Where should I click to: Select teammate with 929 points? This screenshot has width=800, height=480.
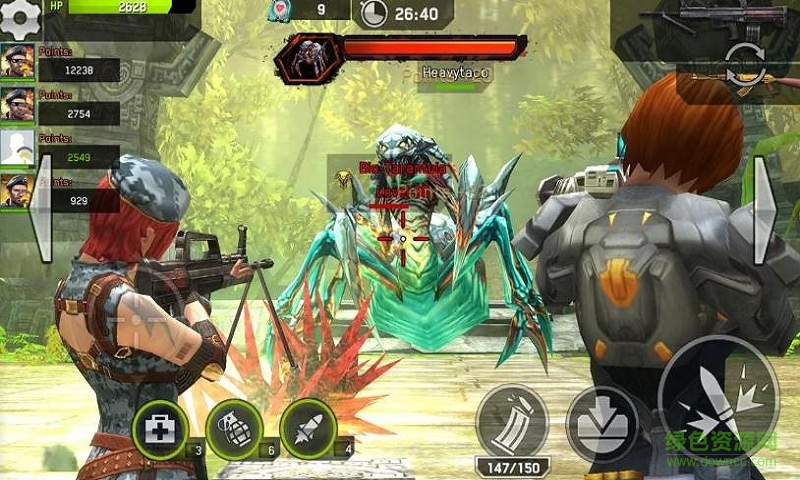18,191
